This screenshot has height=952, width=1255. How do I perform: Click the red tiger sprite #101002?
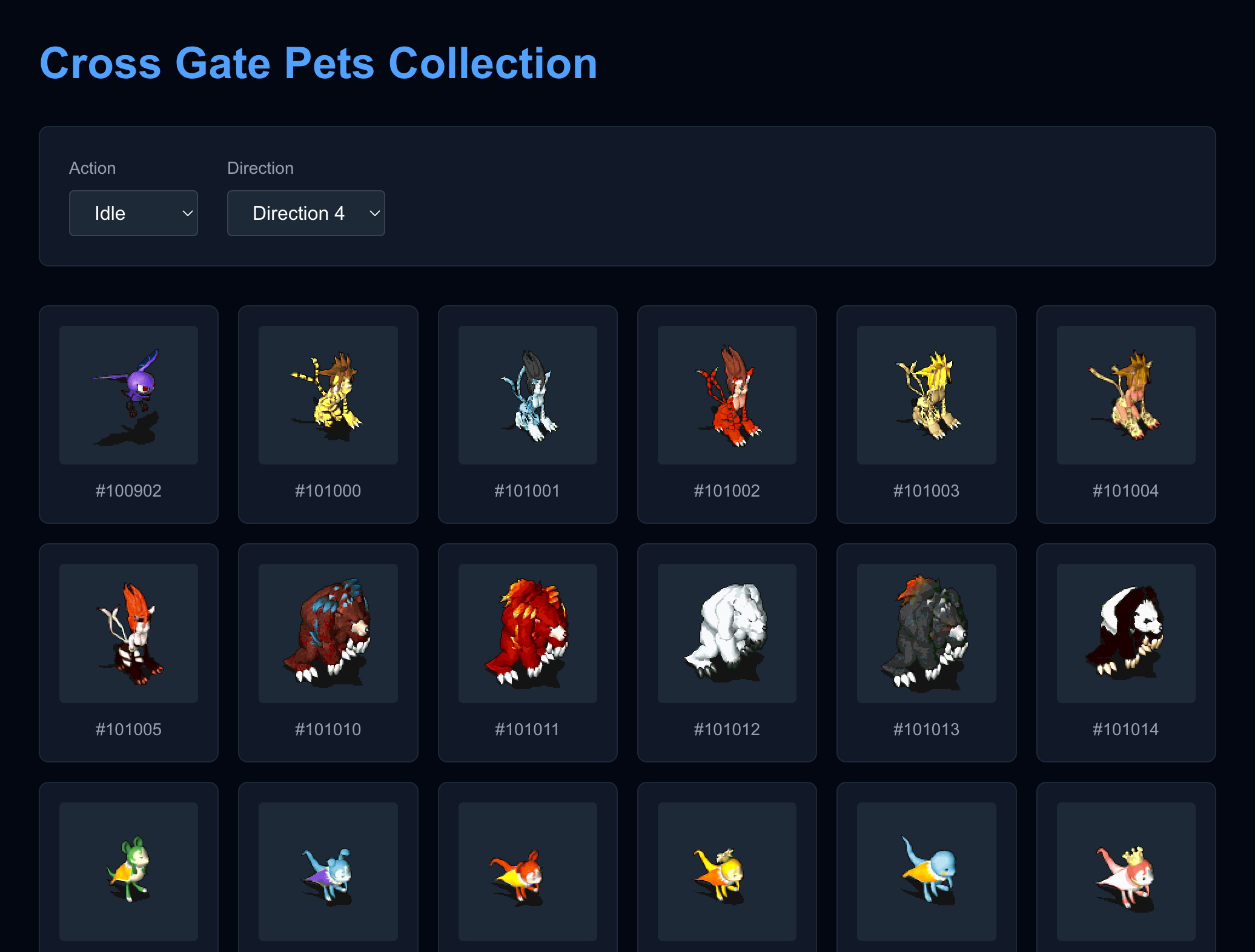(727, 395)
